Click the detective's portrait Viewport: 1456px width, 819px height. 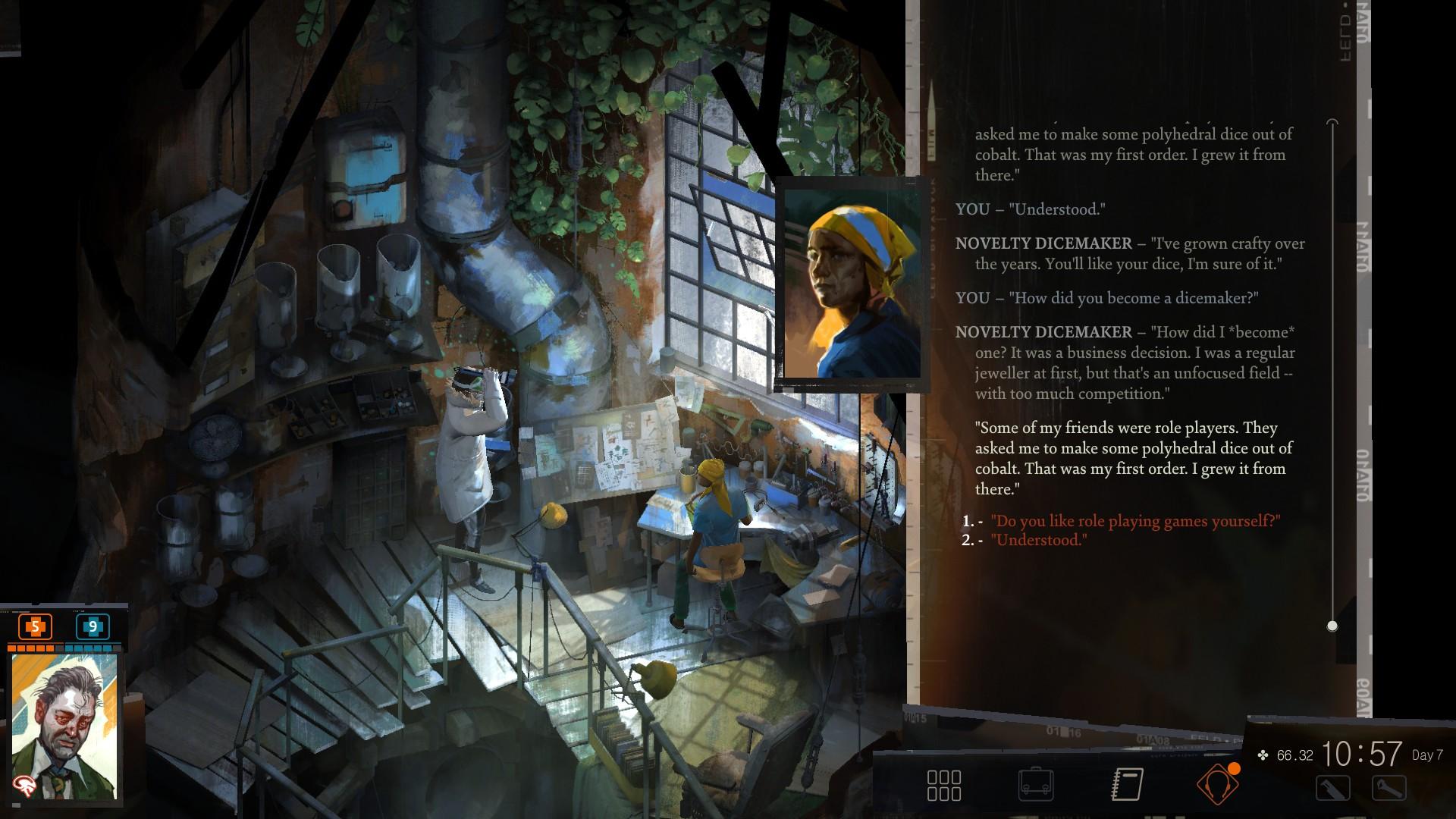64,726
